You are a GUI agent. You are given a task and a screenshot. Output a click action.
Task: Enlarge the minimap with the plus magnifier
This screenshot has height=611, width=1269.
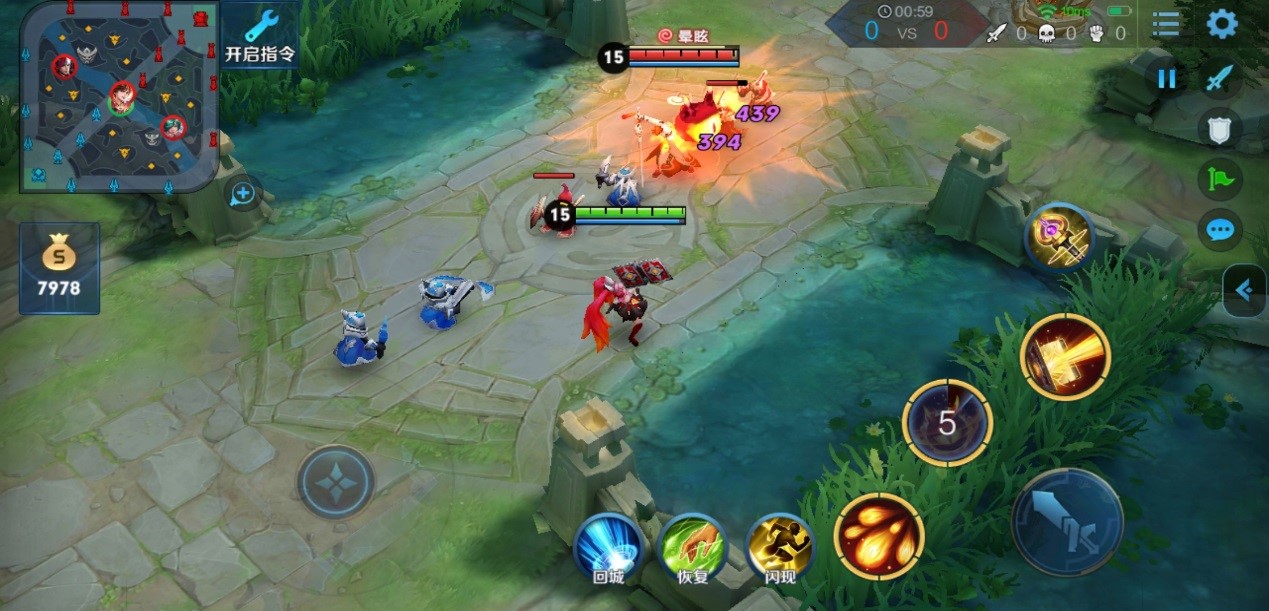[243, 194]
